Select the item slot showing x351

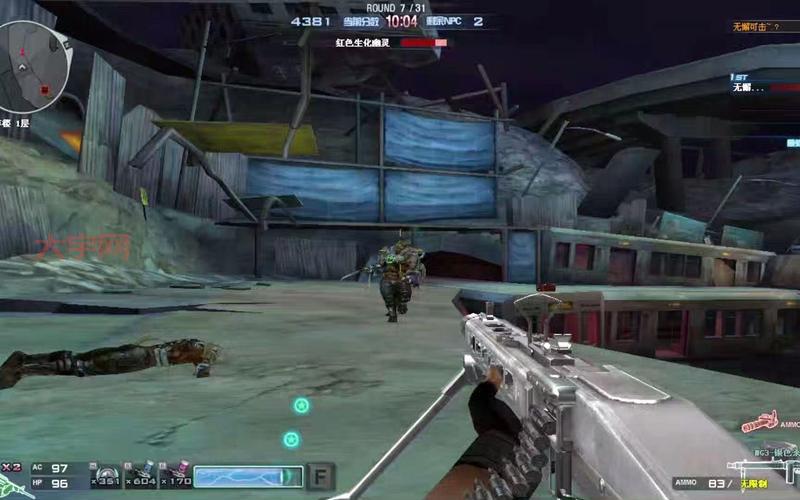(105, 474)
